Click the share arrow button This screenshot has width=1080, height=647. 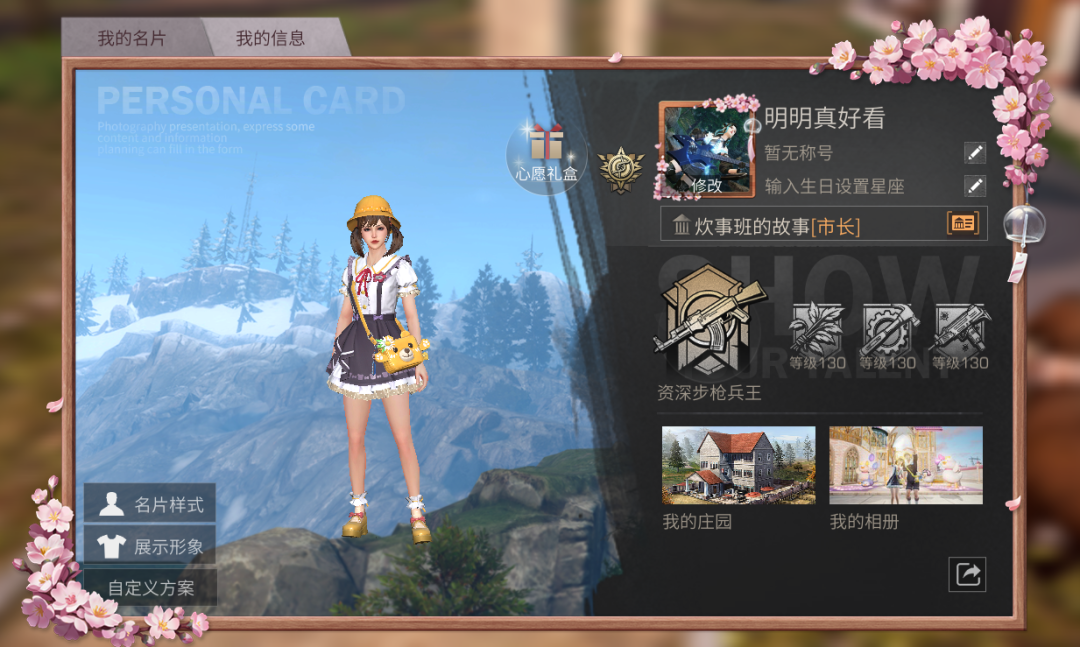(x=967, y=574)
